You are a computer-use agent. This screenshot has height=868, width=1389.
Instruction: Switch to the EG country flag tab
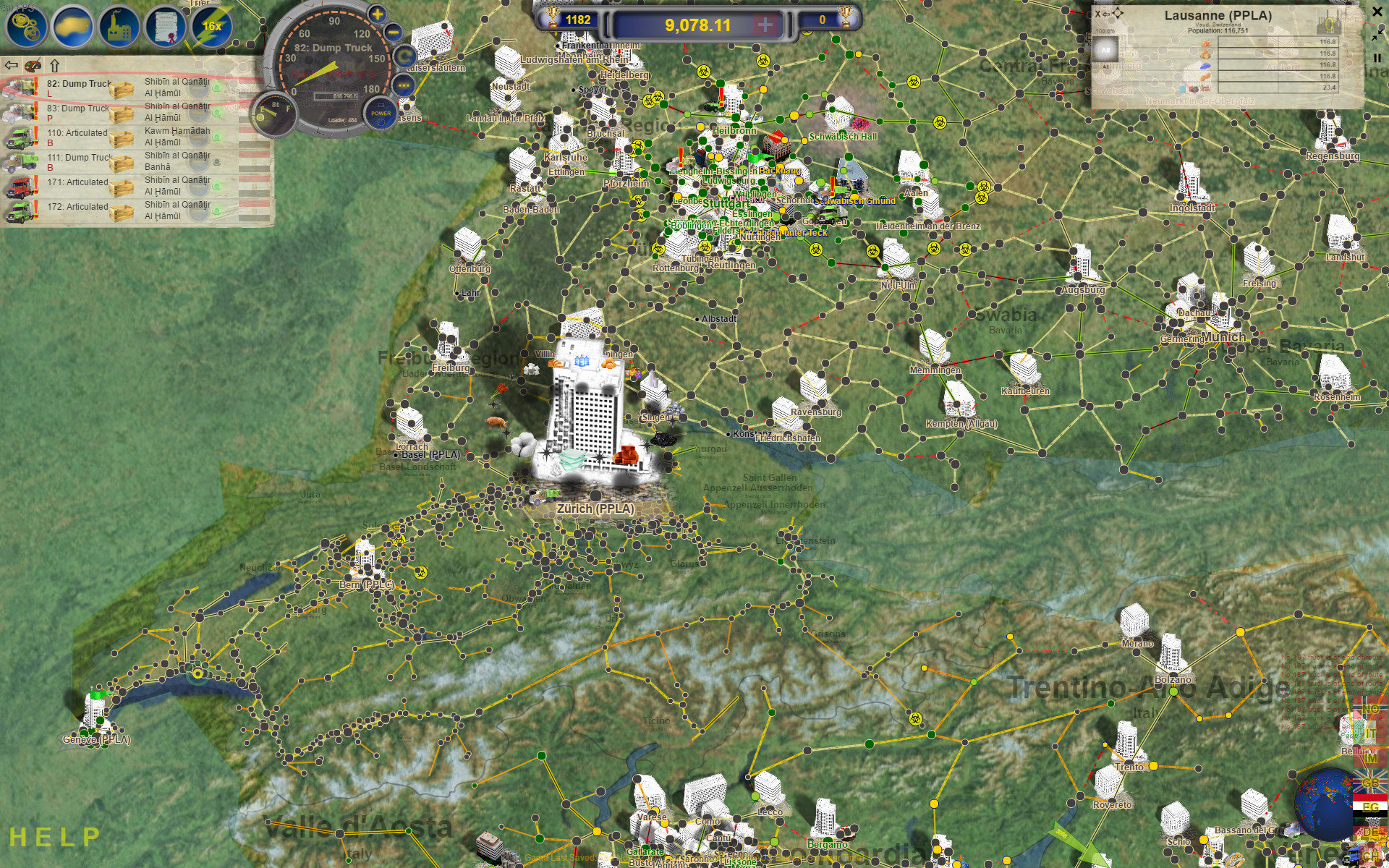1370,807
